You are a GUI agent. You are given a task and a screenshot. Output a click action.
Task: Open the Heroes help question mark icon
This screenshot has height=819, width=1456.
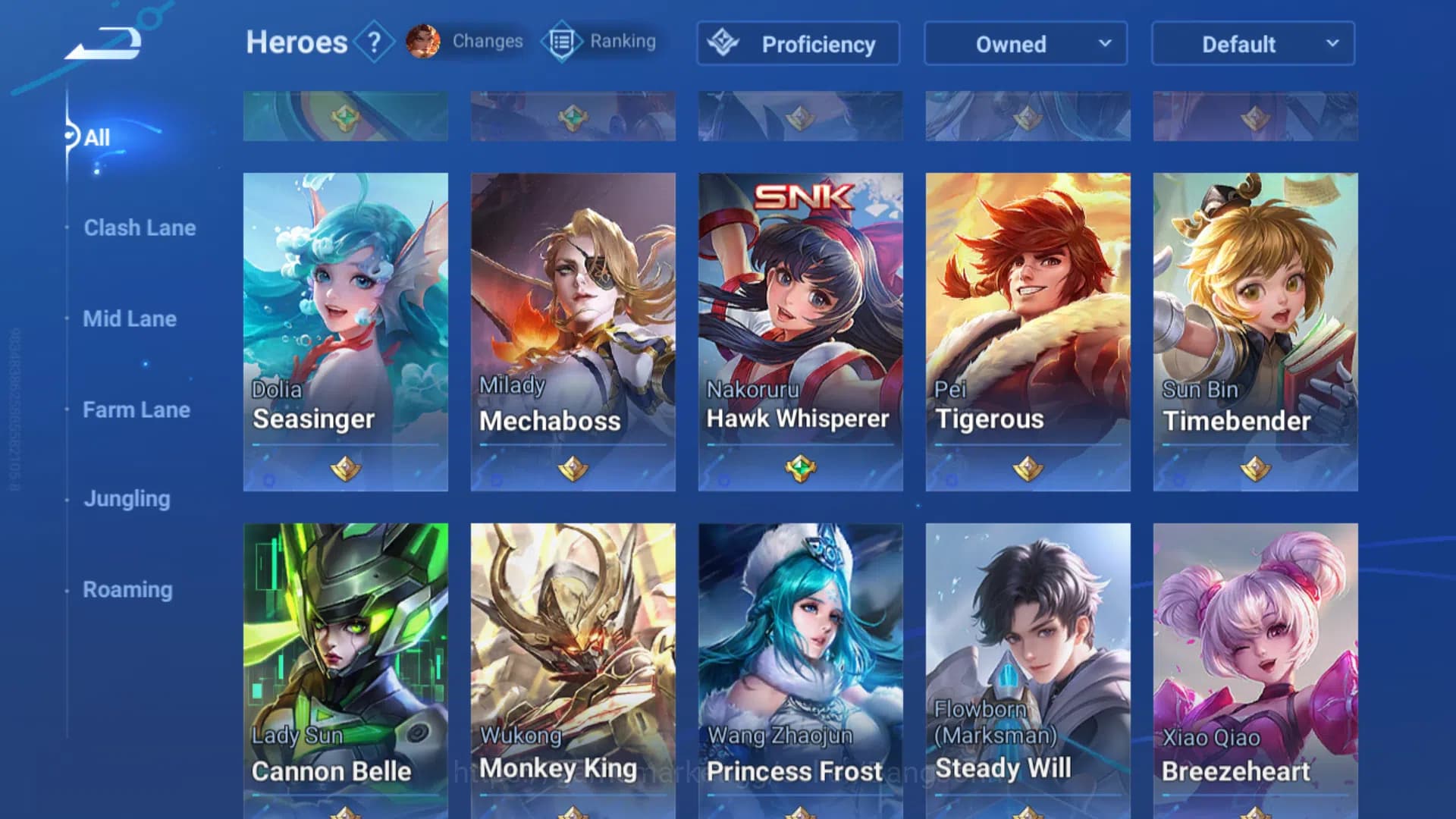373,42
